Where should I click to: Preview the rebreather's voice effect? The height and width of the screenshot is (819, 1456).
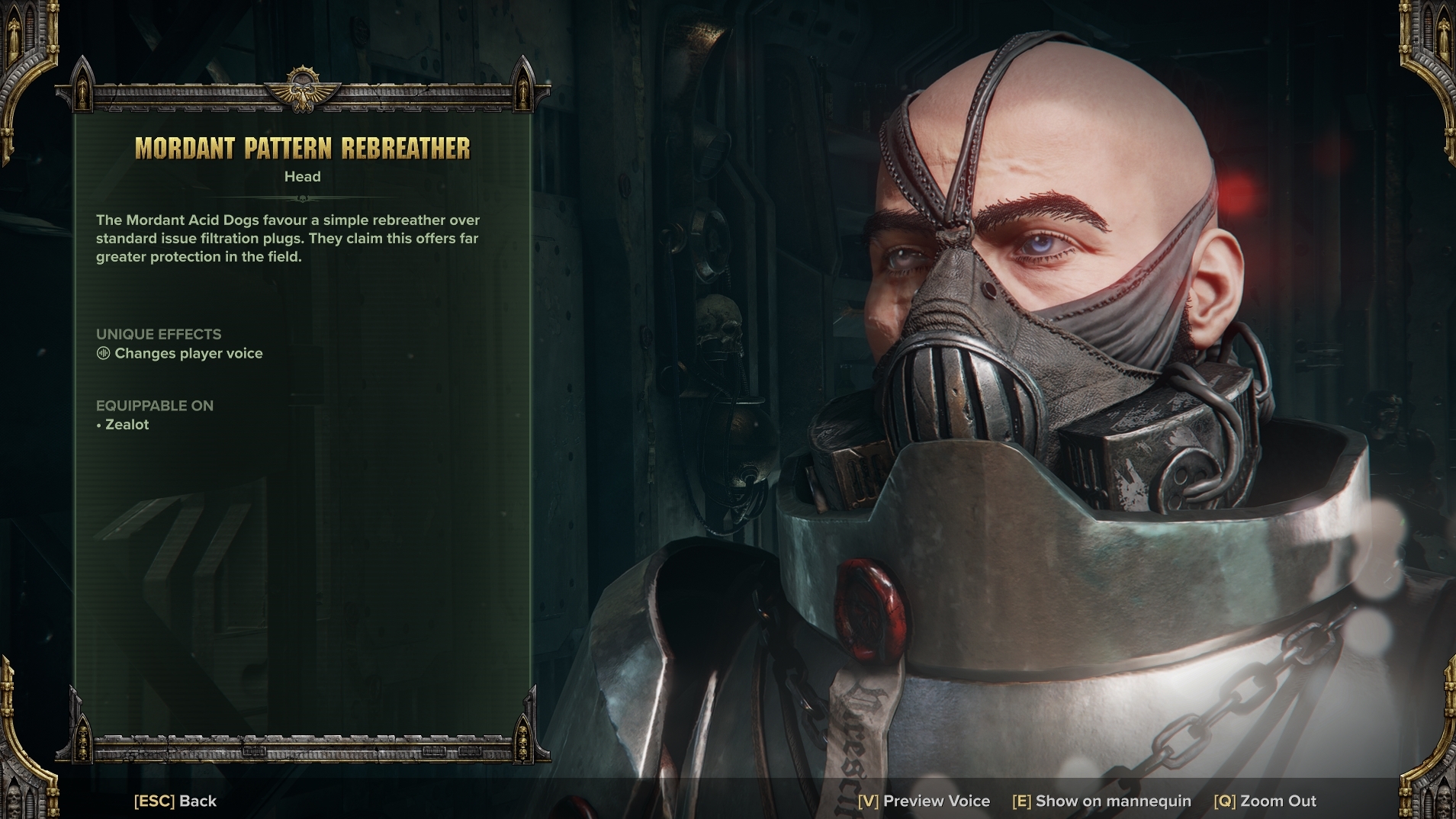[x=924, y=801]
